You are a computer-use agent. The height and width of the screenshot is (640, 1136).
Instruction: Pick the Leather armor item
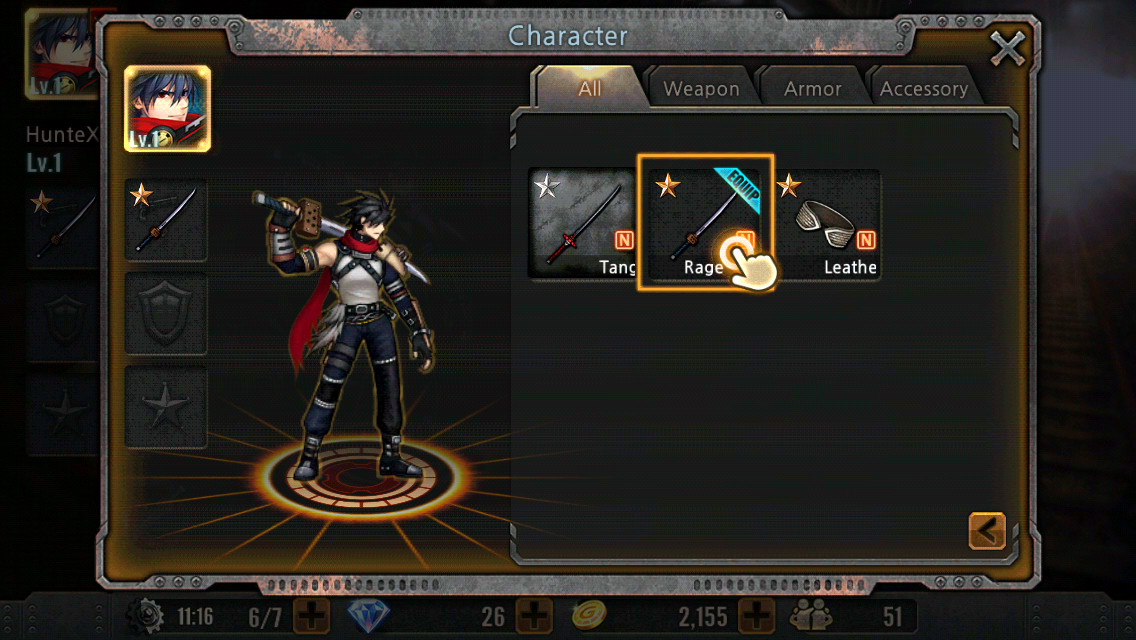click(x=828, y=223)
